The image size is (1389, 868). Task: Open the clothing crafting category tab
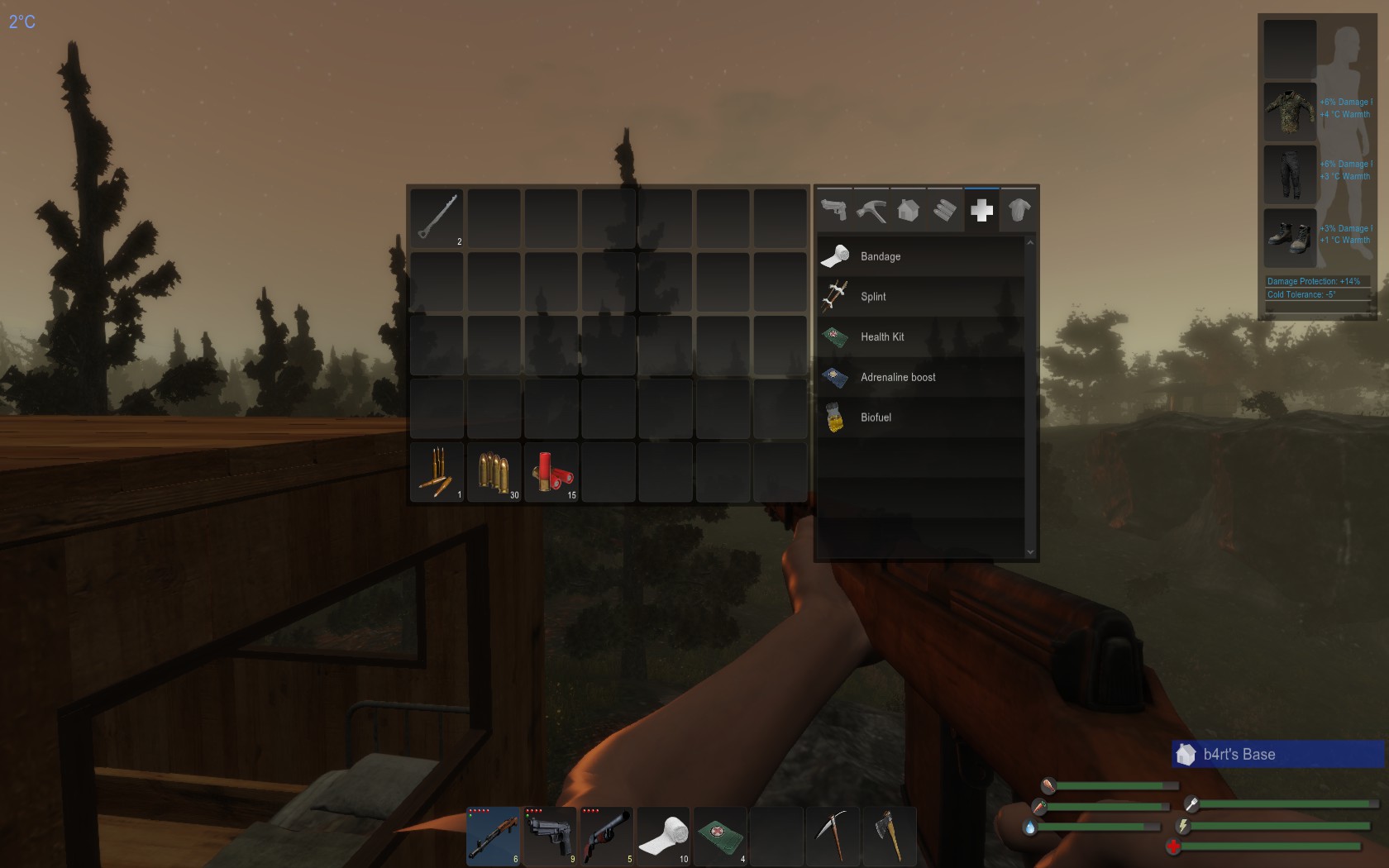[1019, 211]
